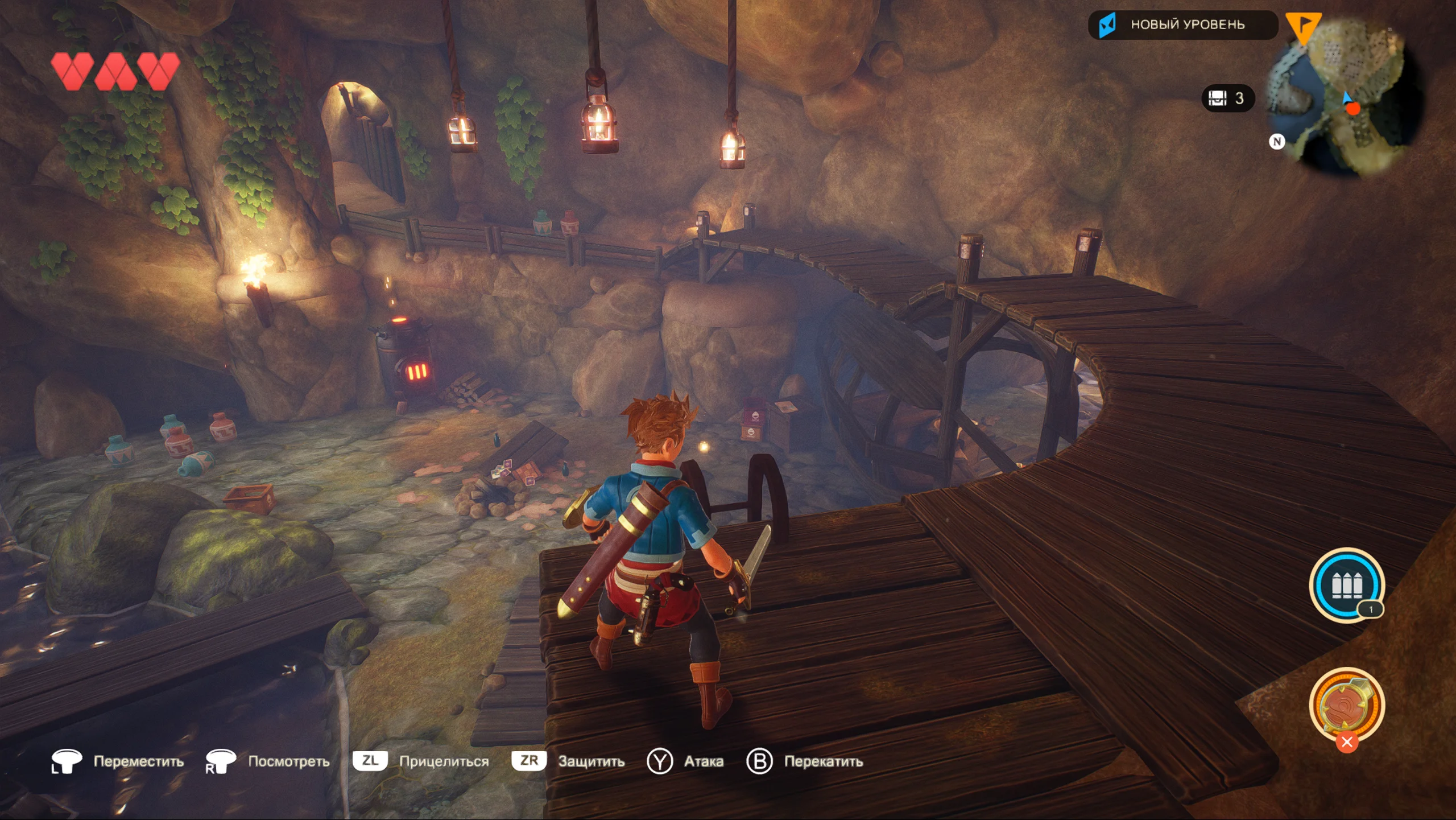Select the bullets ammo item slot

coord(1346,584)
